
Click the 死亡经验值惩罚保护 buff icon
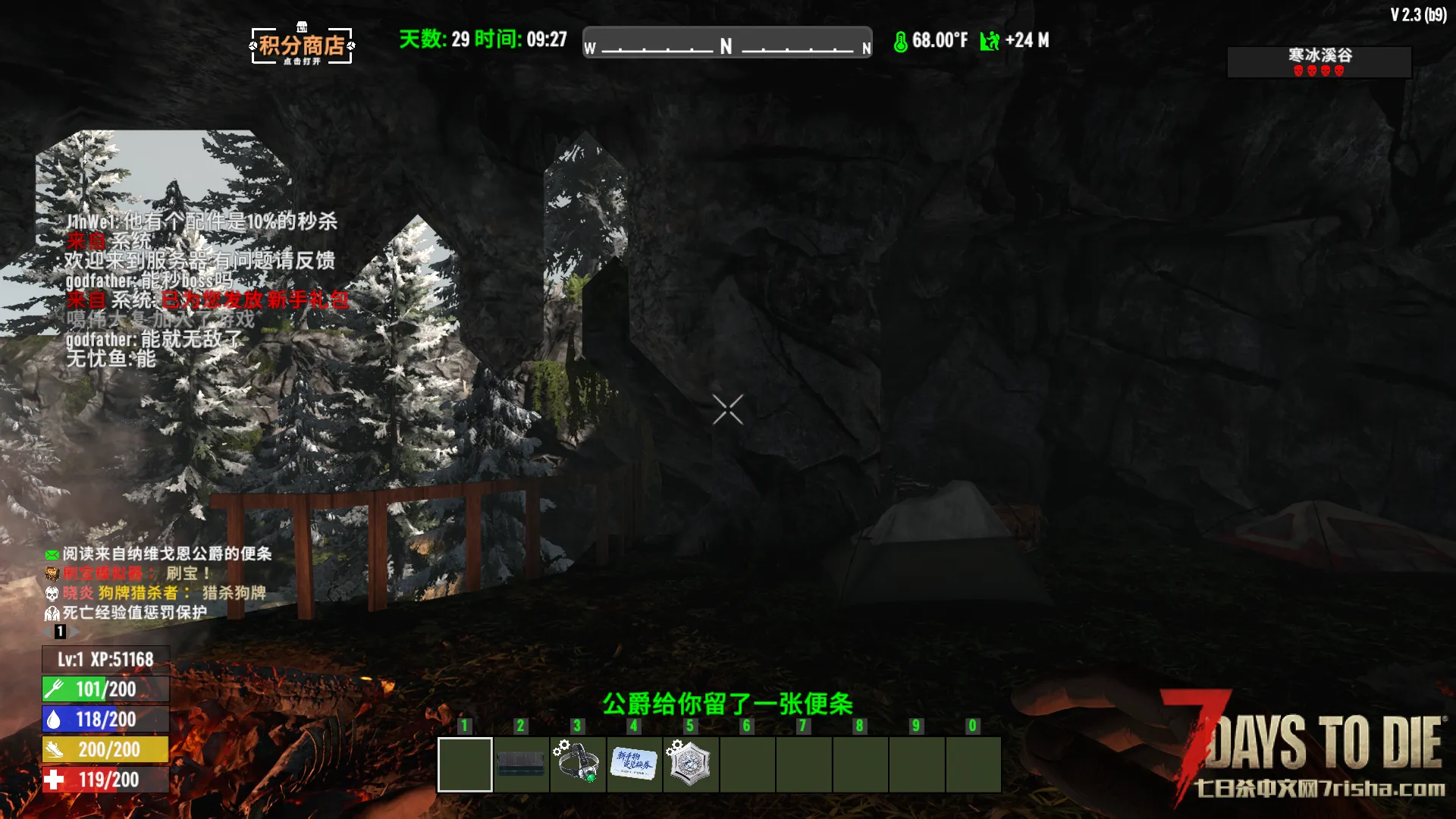[x=52, y=613]
